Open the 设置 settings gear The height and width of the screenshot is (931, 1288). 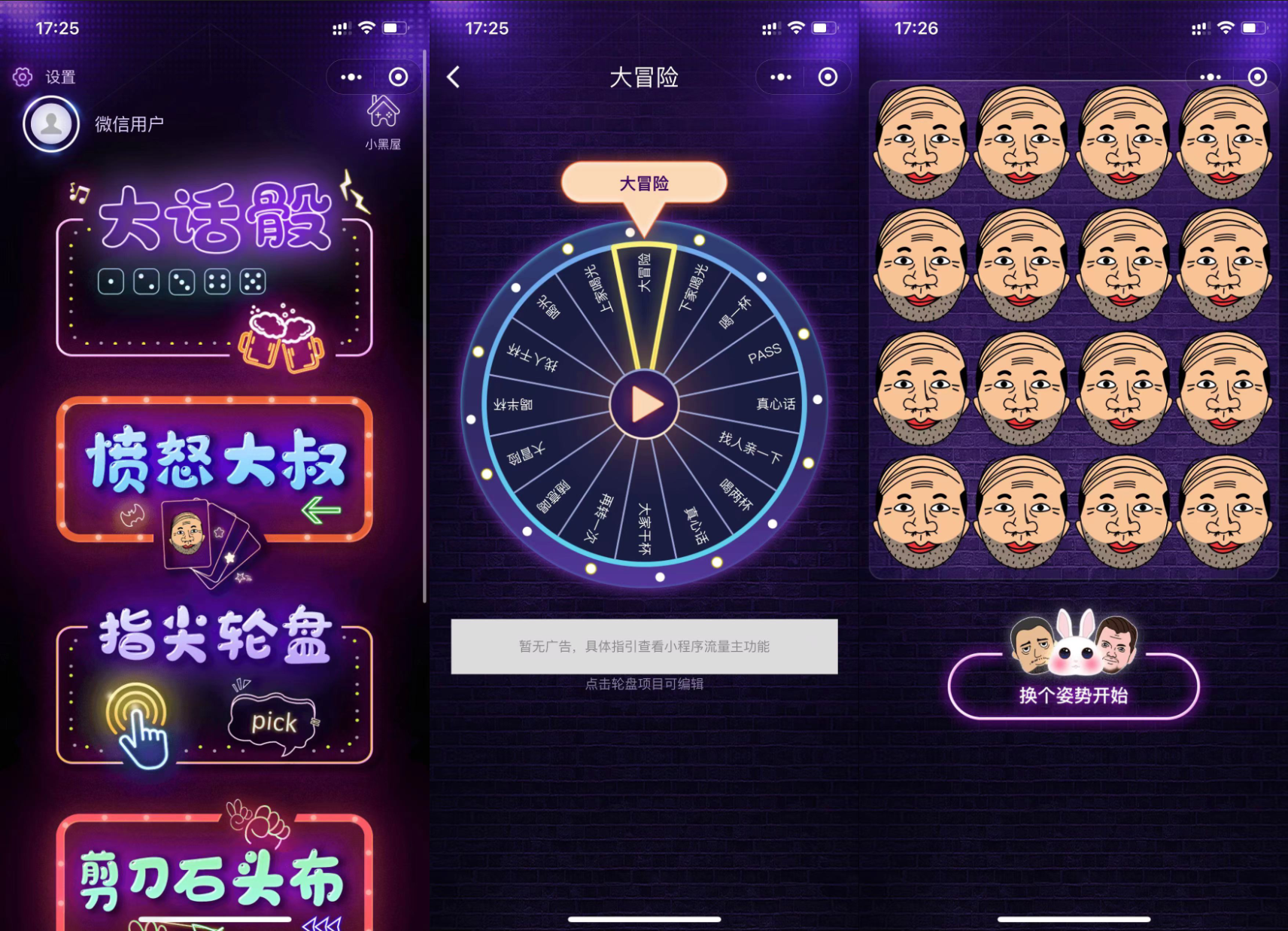pyautogui.click(x=23, y=76)
